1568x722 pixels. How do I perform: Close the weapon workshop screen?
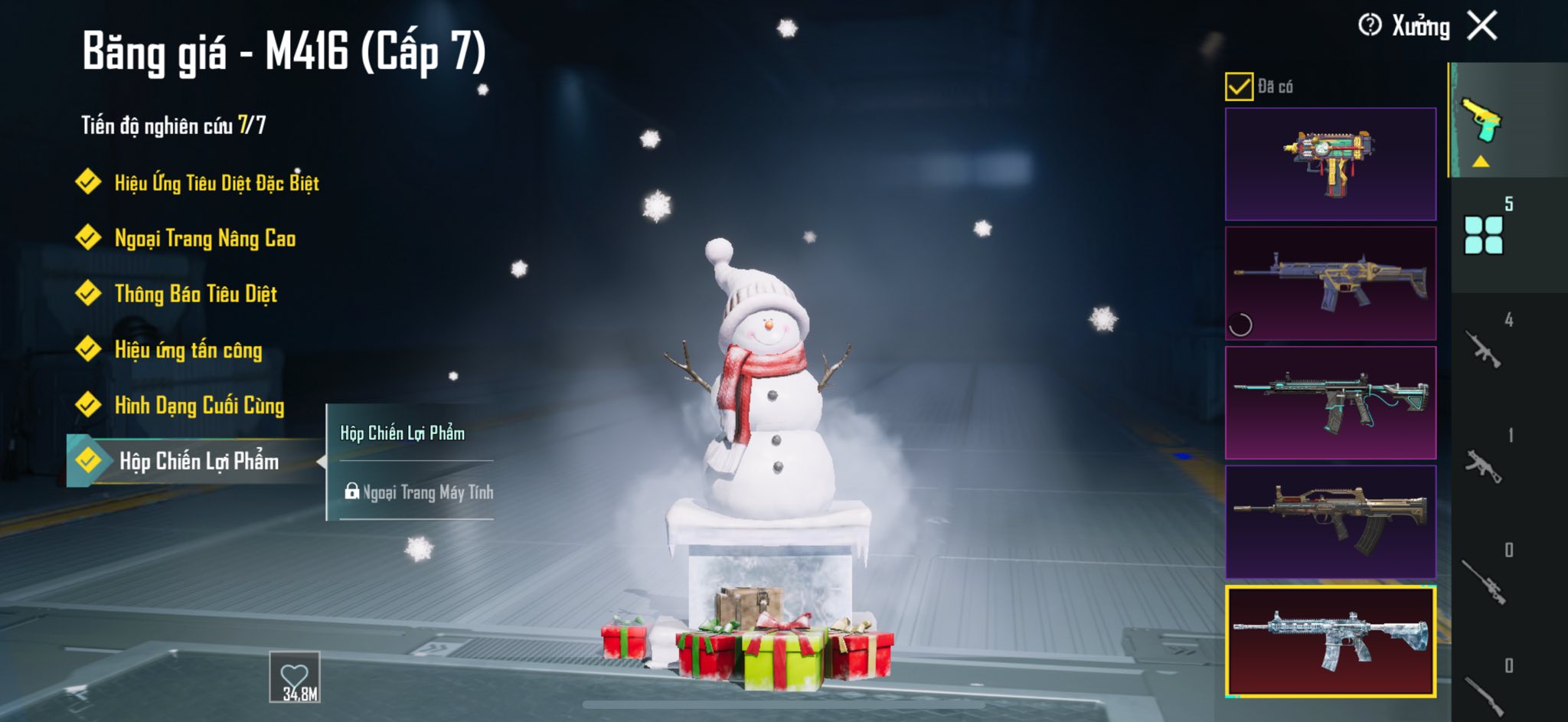pos(1482,26)
